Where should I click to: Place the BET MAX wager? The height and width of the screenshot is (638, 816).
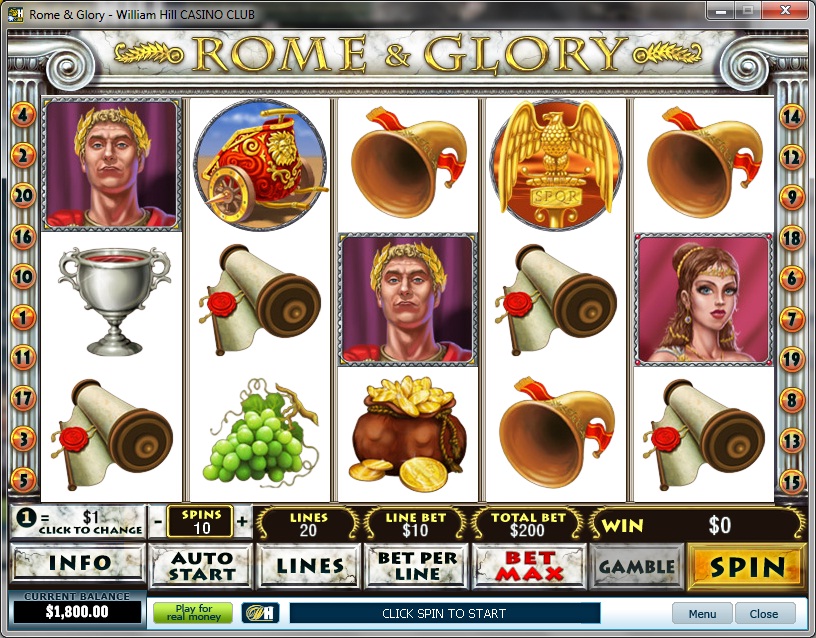(527, 567)
